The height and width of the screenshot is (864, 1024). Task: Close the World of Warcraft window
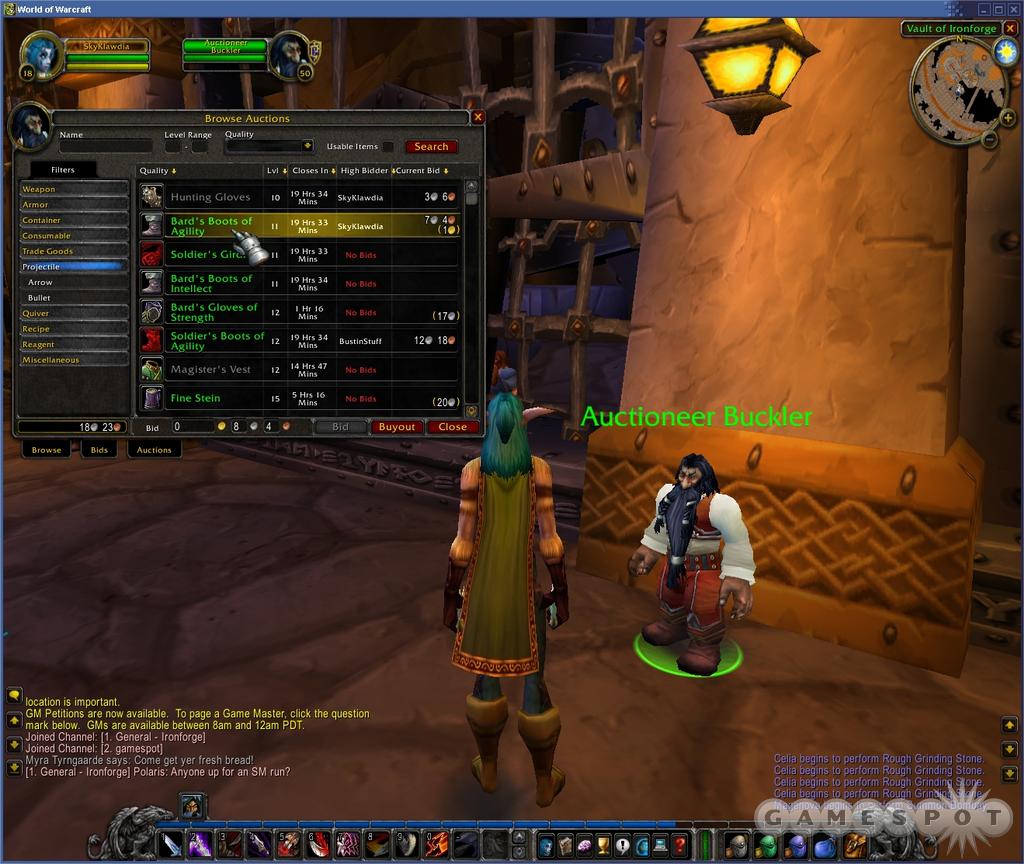pyautogui.click(x=1013, y=9)
